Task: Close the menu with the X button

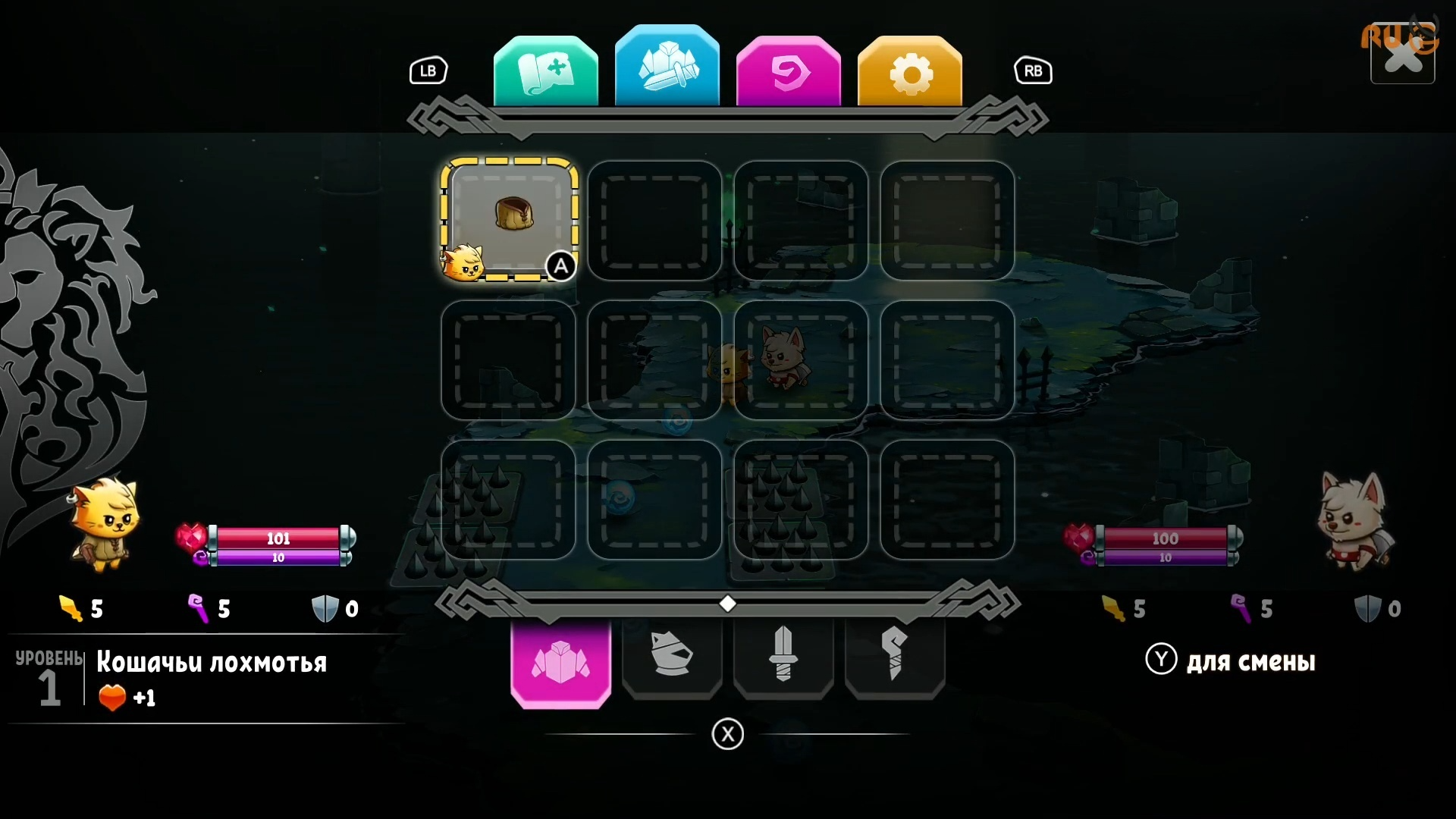Action: point(1402,55)
